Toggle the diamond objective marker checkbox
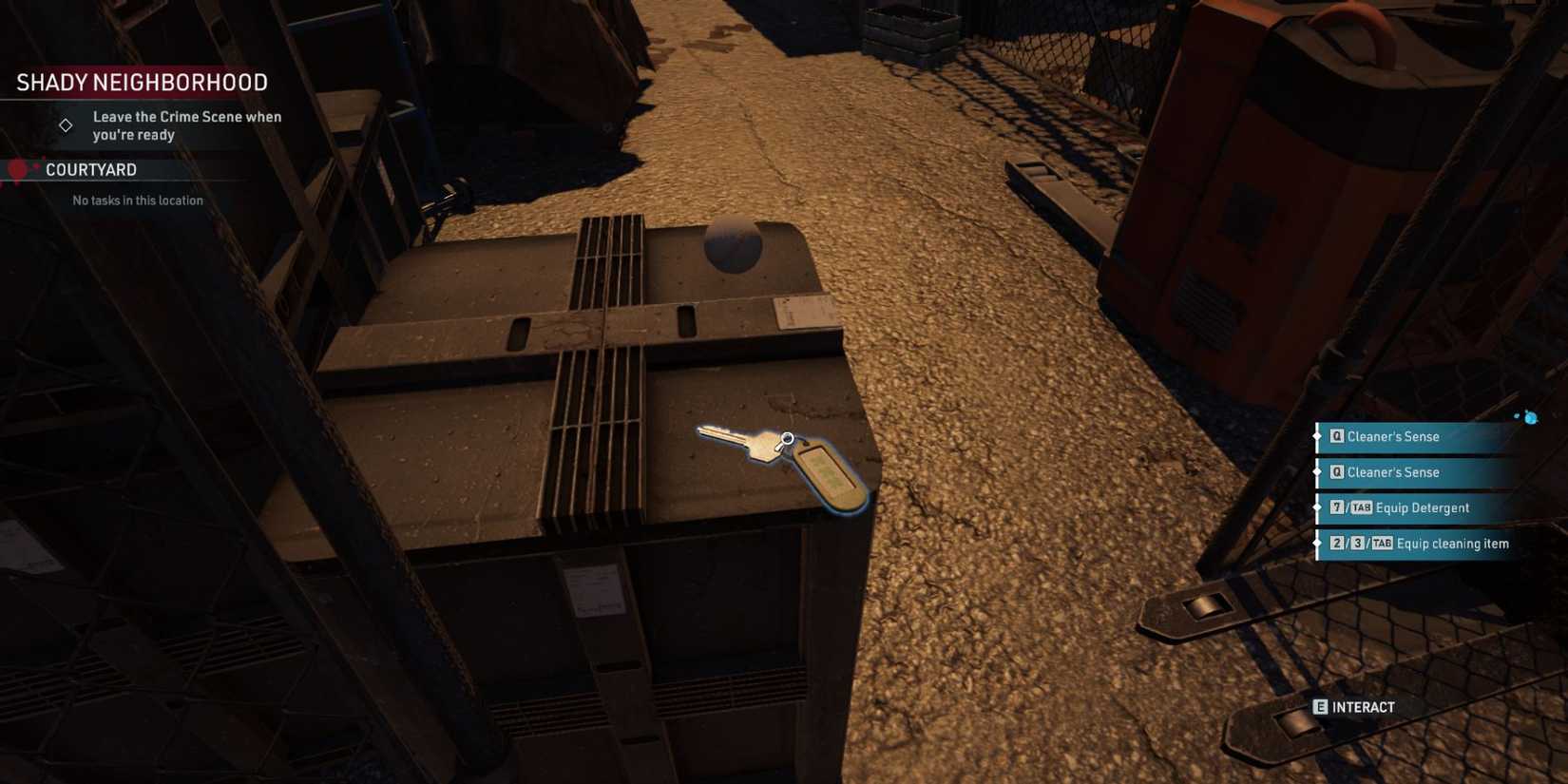 [66, 124]
